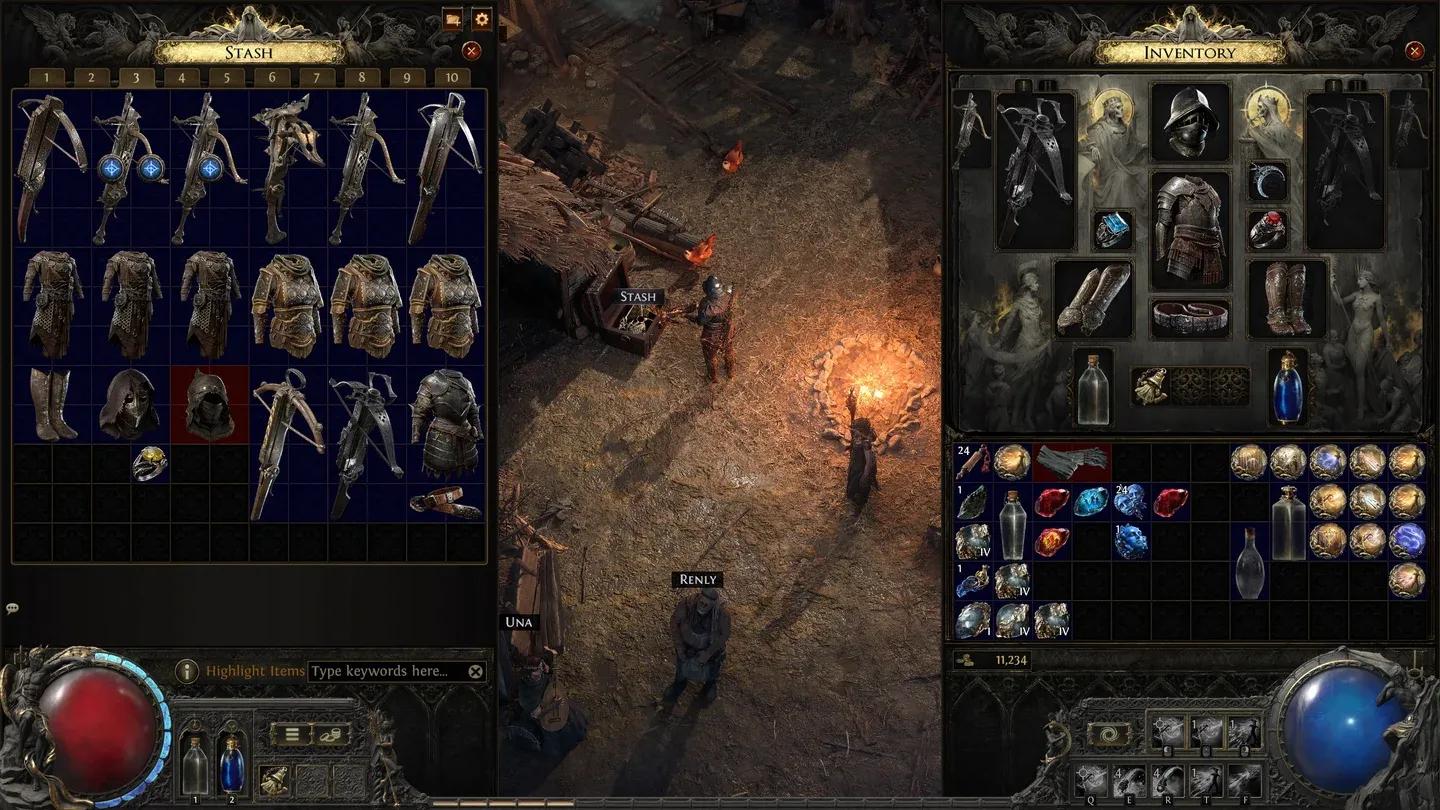Select the equipped crescent amulet
1440x810 pixels.
tap(1268, 180)
